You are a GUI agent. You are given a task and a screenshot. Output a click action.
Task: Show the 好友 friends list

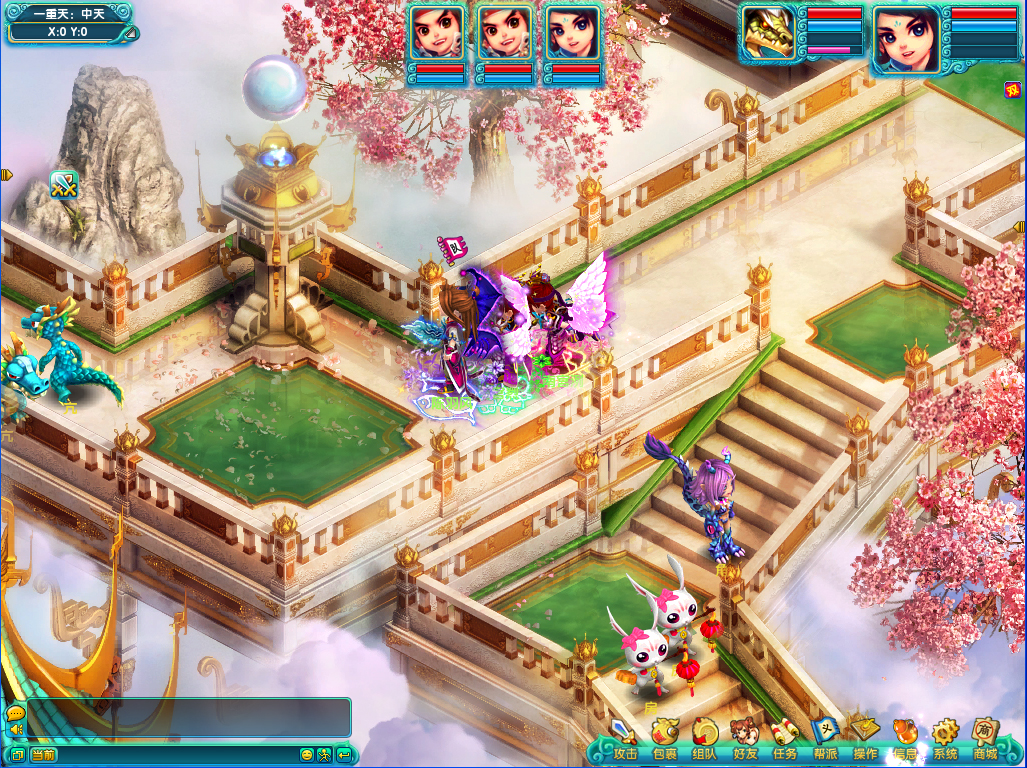[745, 739]
